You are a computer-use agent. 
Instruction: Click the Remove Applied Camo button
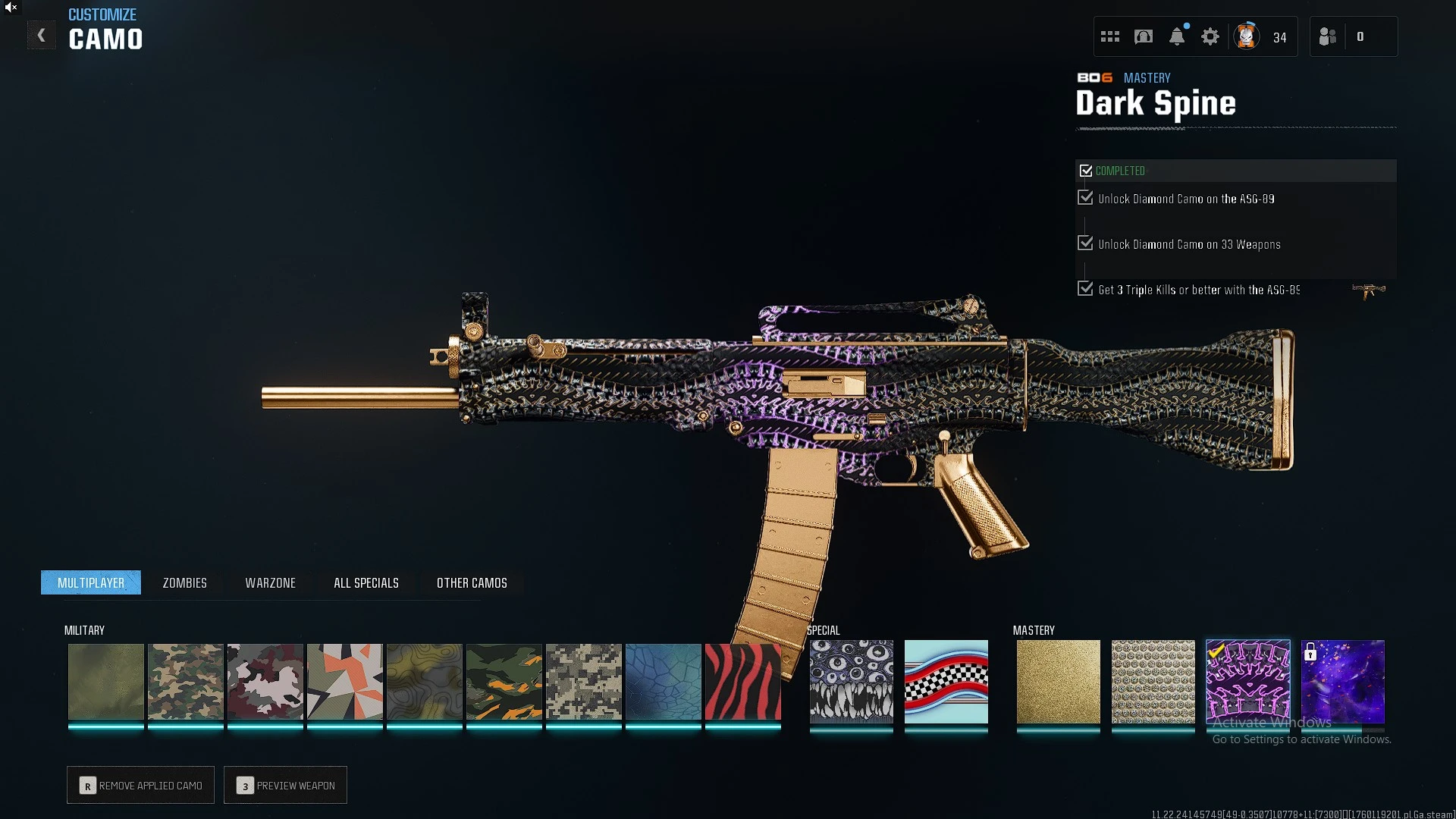[x=140, y=785]
